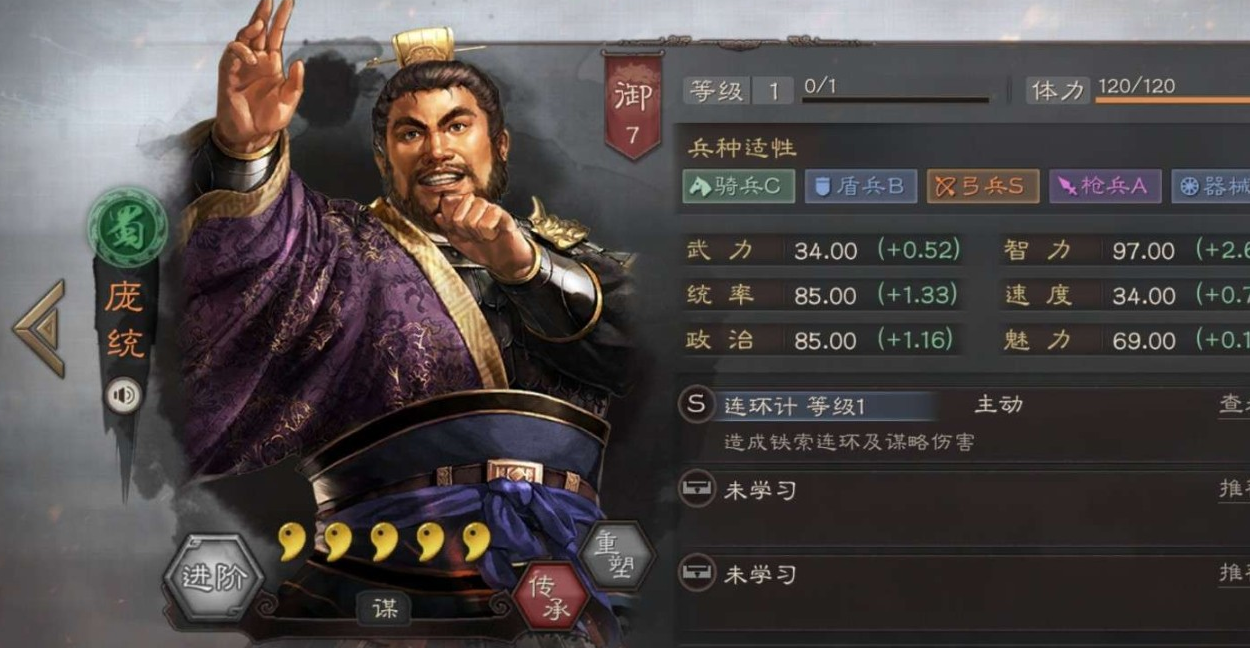The height and width of the screenshot is (648, 1250).
Task: Tap the 枪兵A spearman aptitude tag
Action: click(x=1105, y=186)
